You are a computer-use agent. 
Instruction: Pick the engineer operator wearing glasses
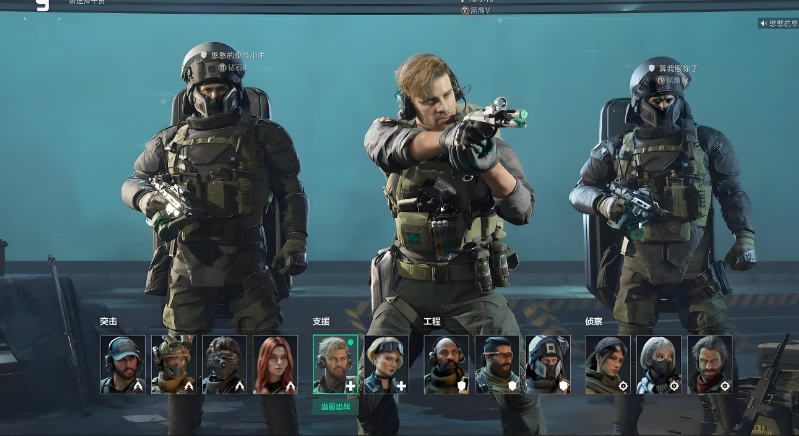497,364
